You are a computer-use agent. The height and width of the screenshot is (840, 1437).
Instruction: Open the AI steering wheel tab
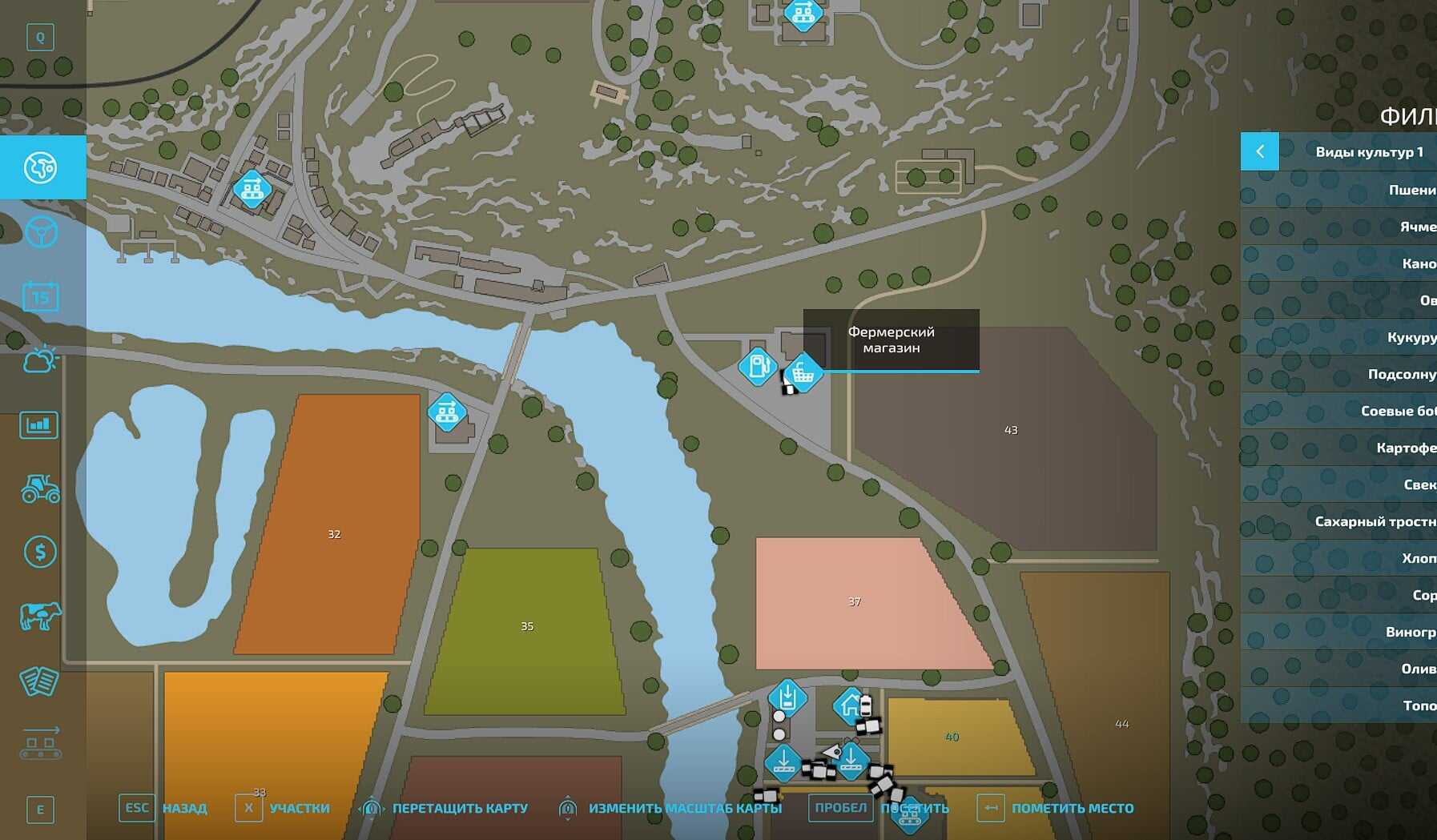[x=41, y=232]
